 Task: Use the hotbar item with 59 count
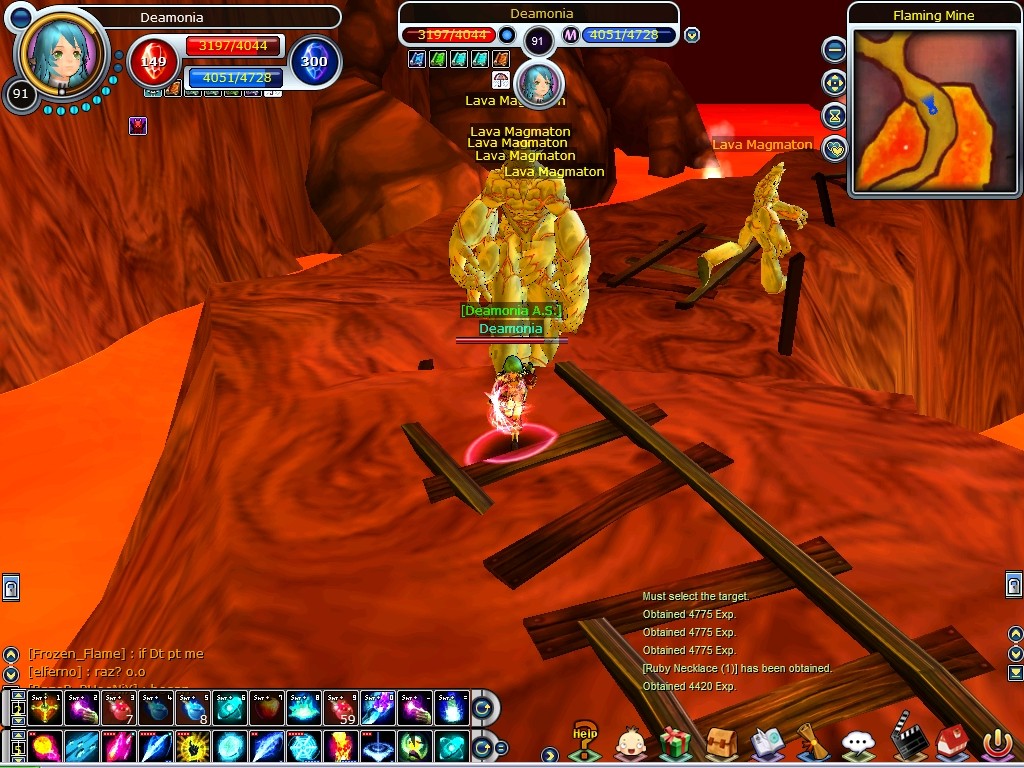coord(340,709)
